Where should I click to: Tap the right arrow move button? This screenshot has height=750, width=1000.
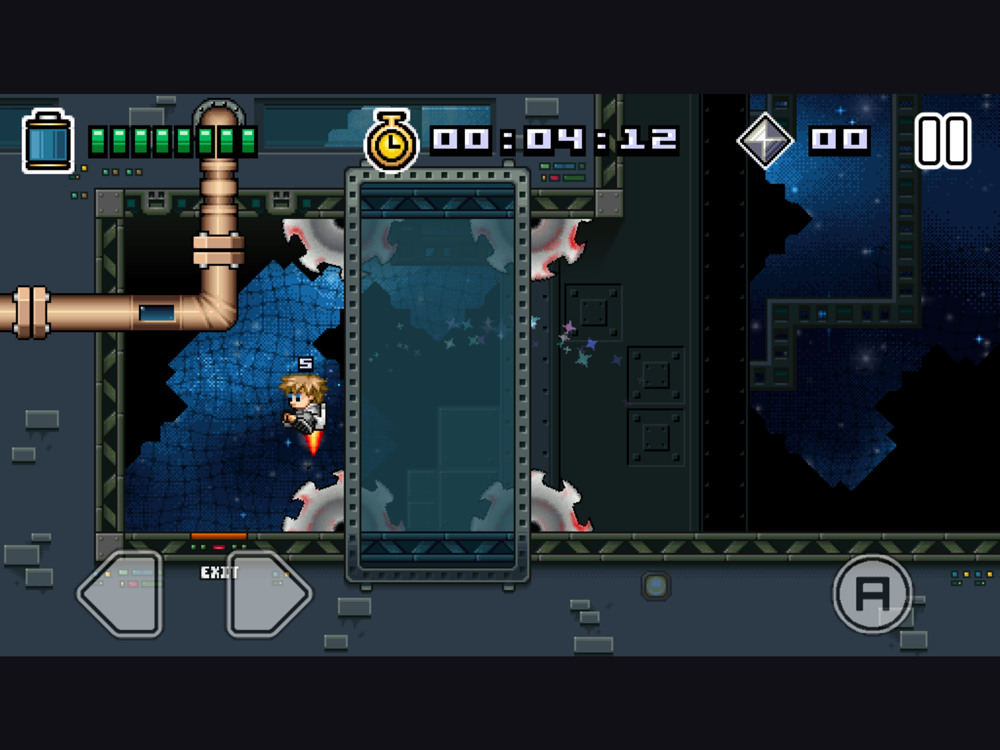(x=268, y=594)
